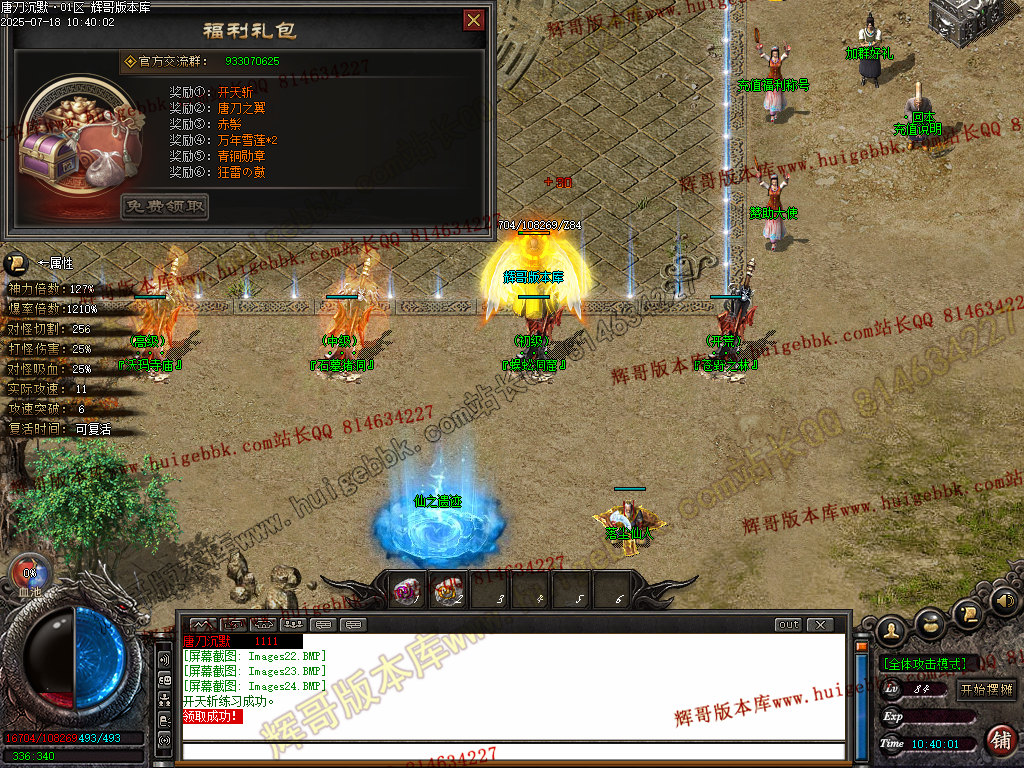
Task: Open the character portrait menu
Action: tap(891, 631)
